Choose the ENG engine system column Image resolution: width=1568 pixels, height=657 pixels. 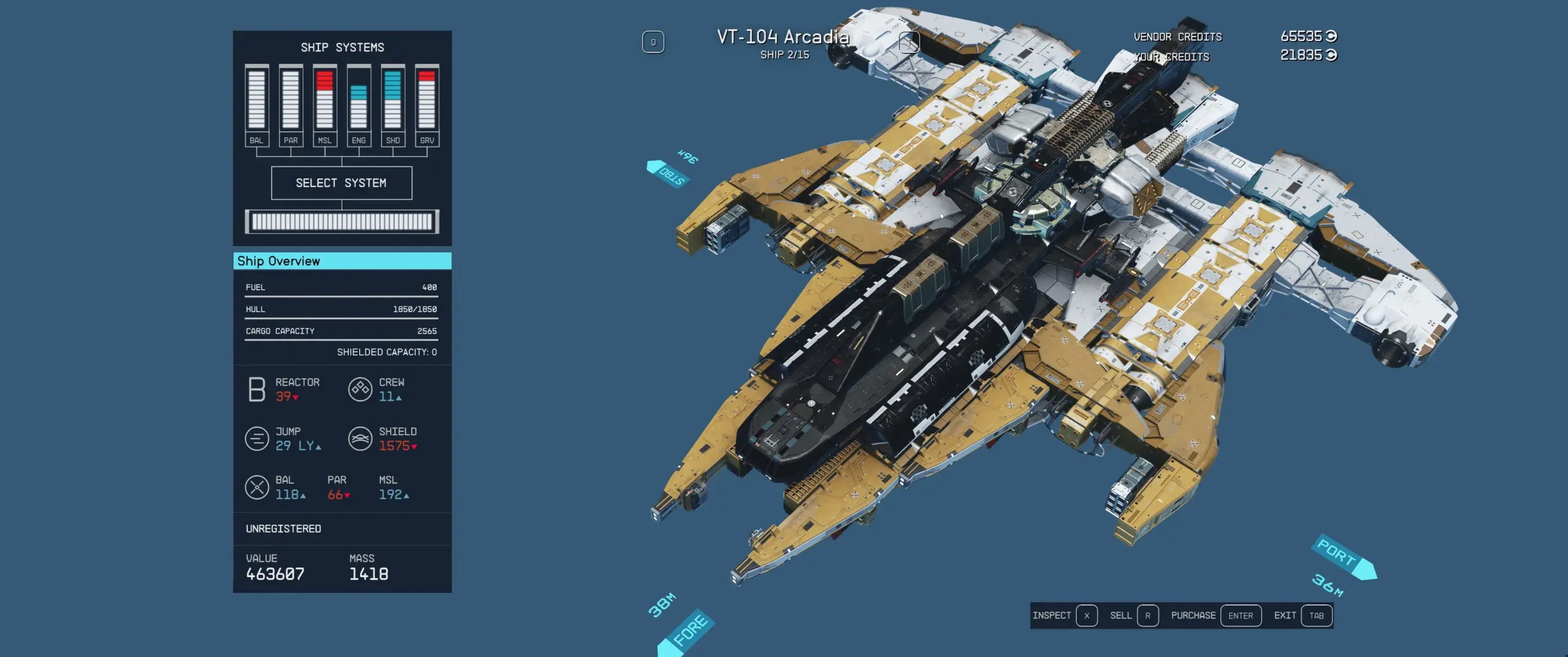click(359, 105)
